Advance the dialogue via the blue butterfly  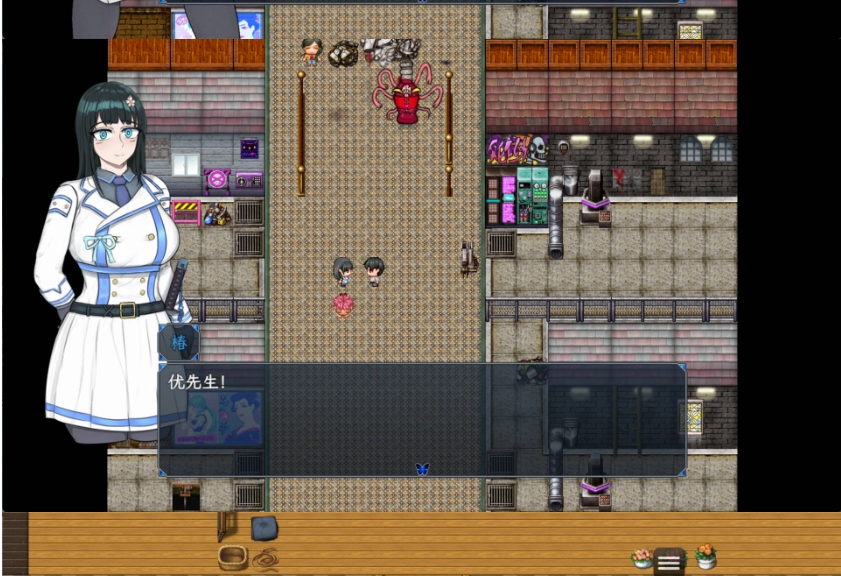[421, 468]
